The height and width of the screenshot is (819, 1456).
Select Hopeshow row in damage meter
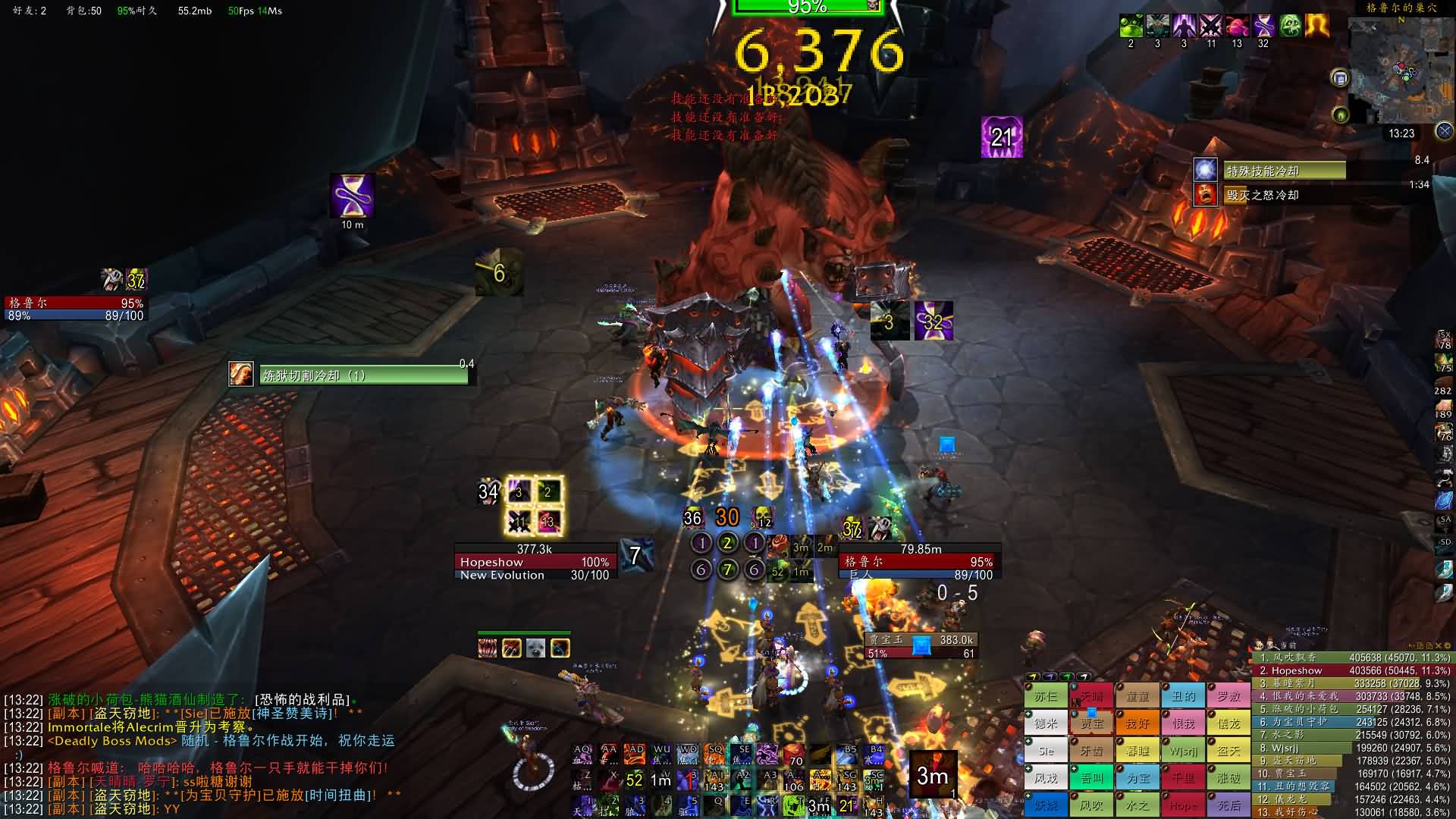pos(1350,670)
